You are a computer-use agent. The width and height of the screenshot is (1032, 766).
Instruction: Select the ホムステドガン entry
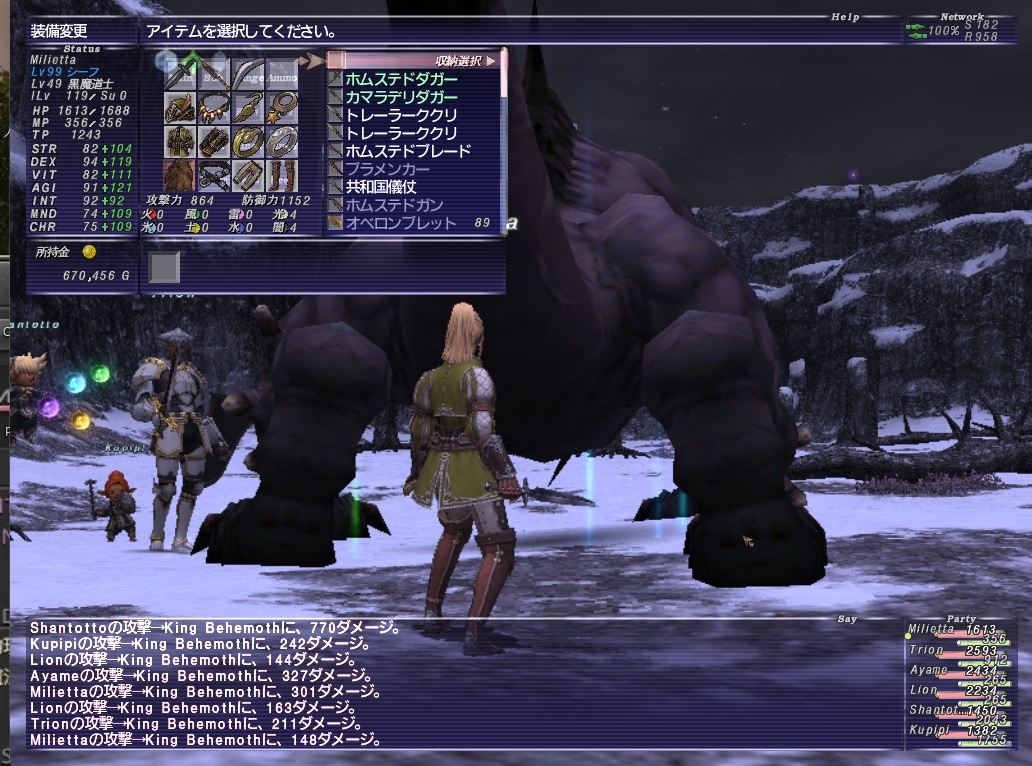pos(401,205)
